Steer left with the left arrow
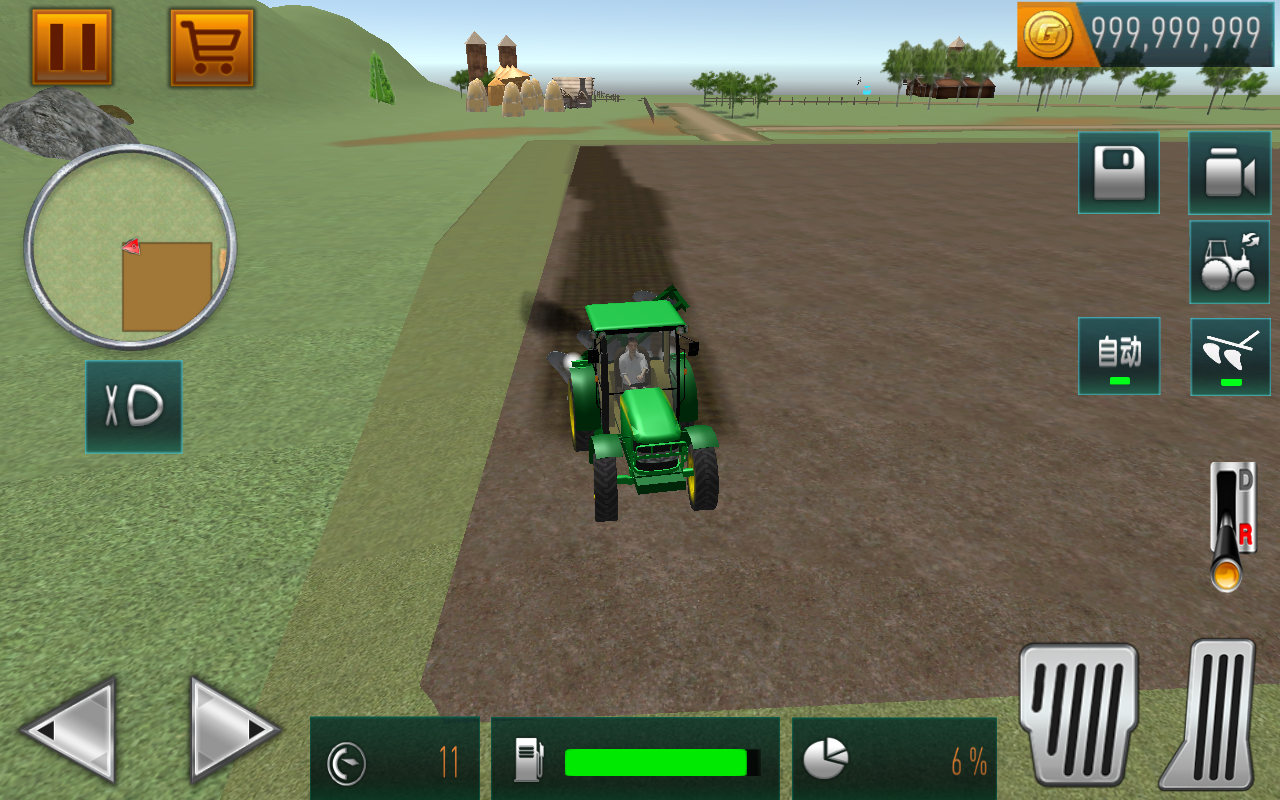 coord(70,728)
